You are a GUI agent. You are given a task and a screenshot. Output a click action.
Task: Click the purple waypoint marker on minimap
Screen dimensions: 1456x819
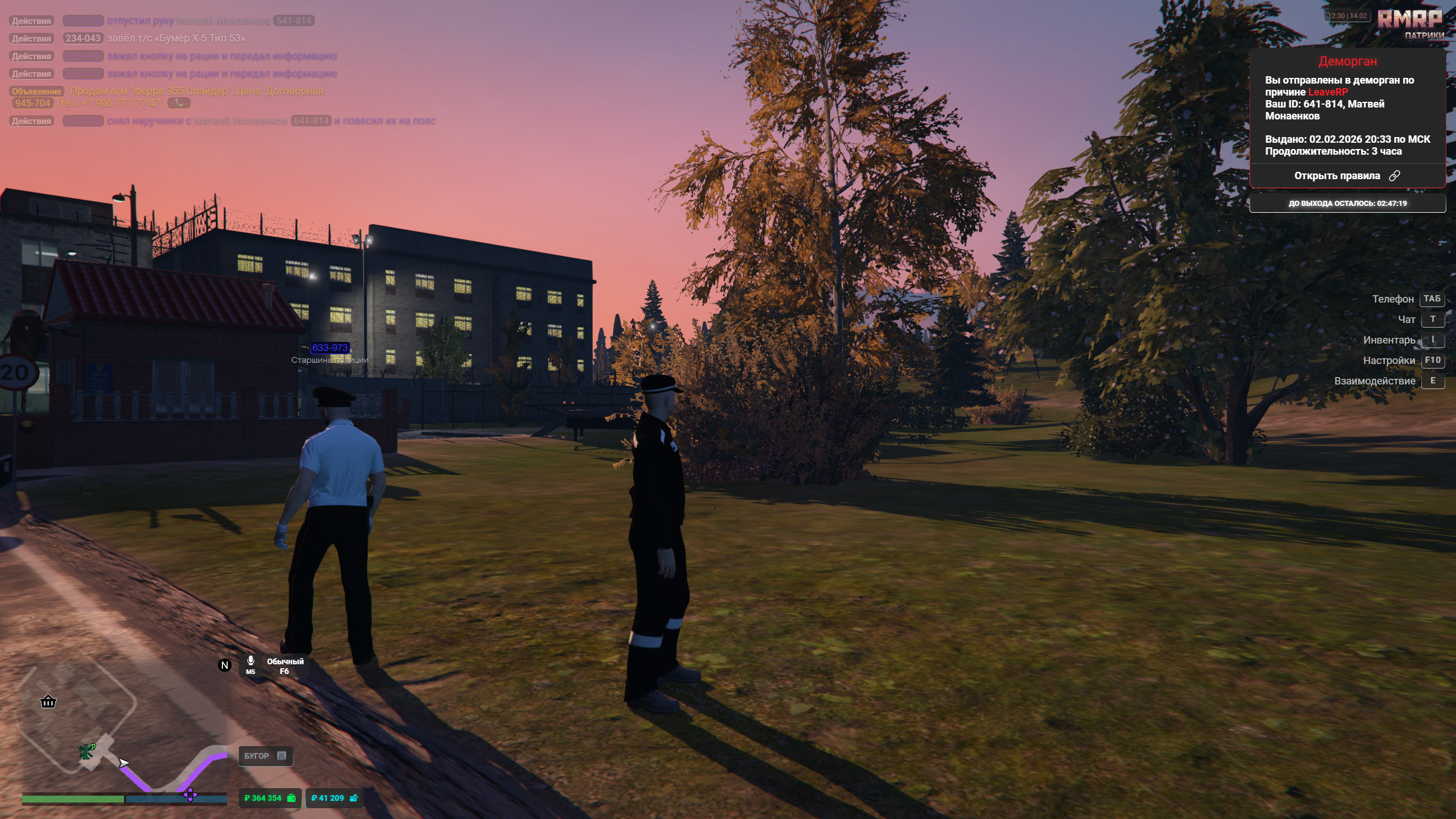[190, 795]
